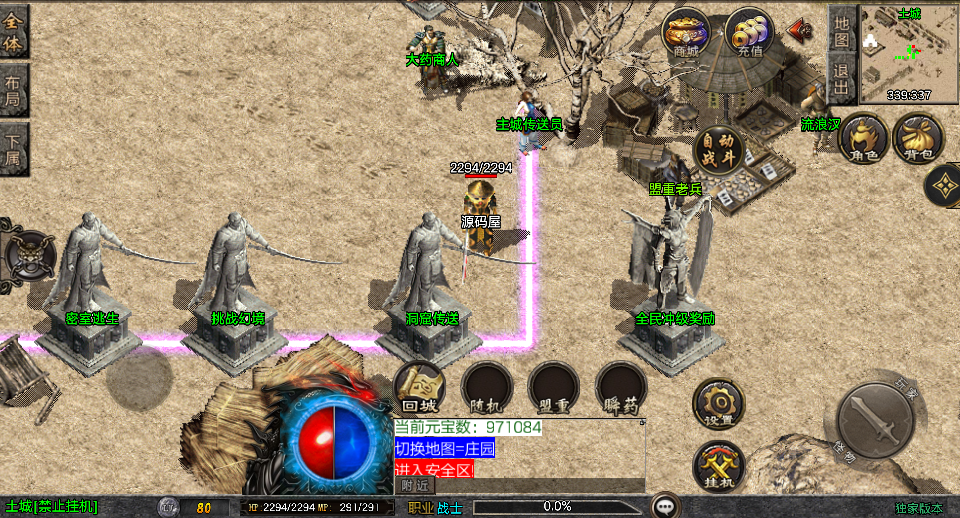
Task: Open the 商城 shop
Action: [x=686, y=33]
